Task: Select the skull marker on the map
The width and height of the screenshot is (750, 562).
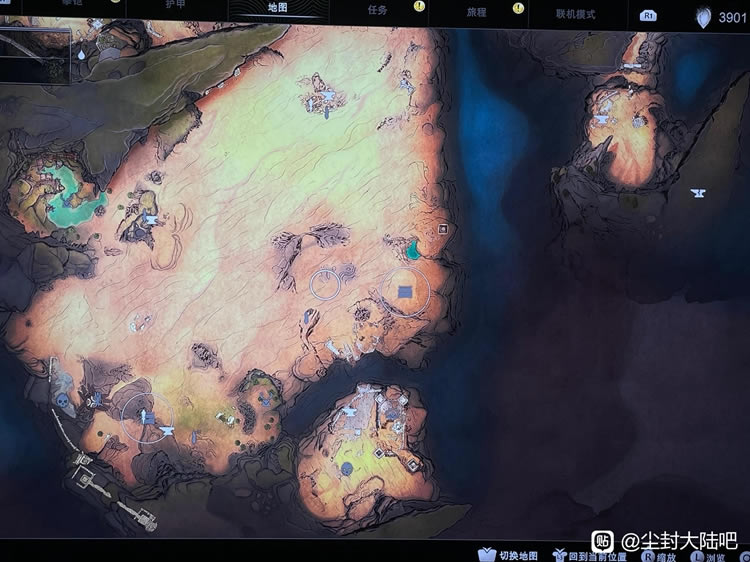Action: (x=61, y=401)
